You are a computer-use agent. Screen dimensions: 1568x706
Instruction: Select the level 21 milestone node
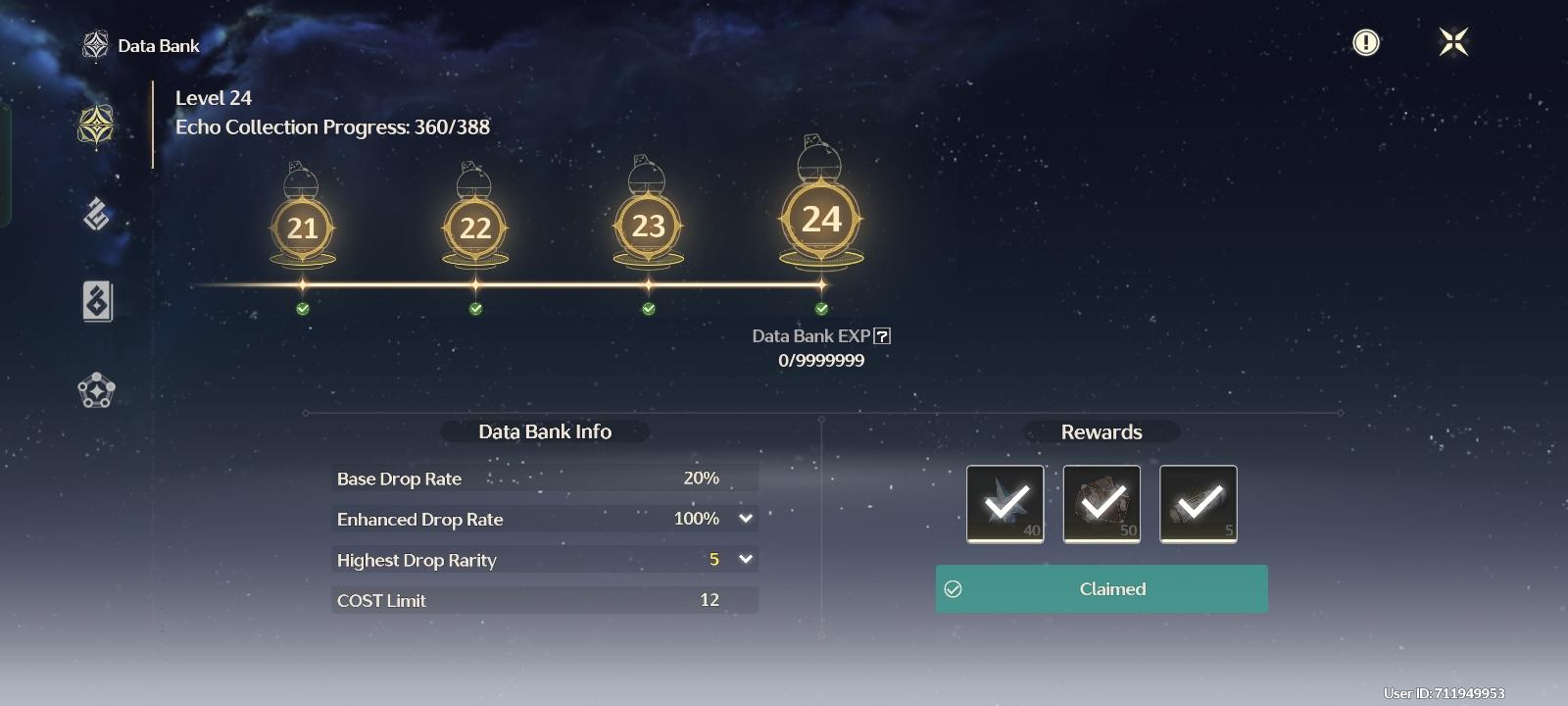[x=303, y=227]
